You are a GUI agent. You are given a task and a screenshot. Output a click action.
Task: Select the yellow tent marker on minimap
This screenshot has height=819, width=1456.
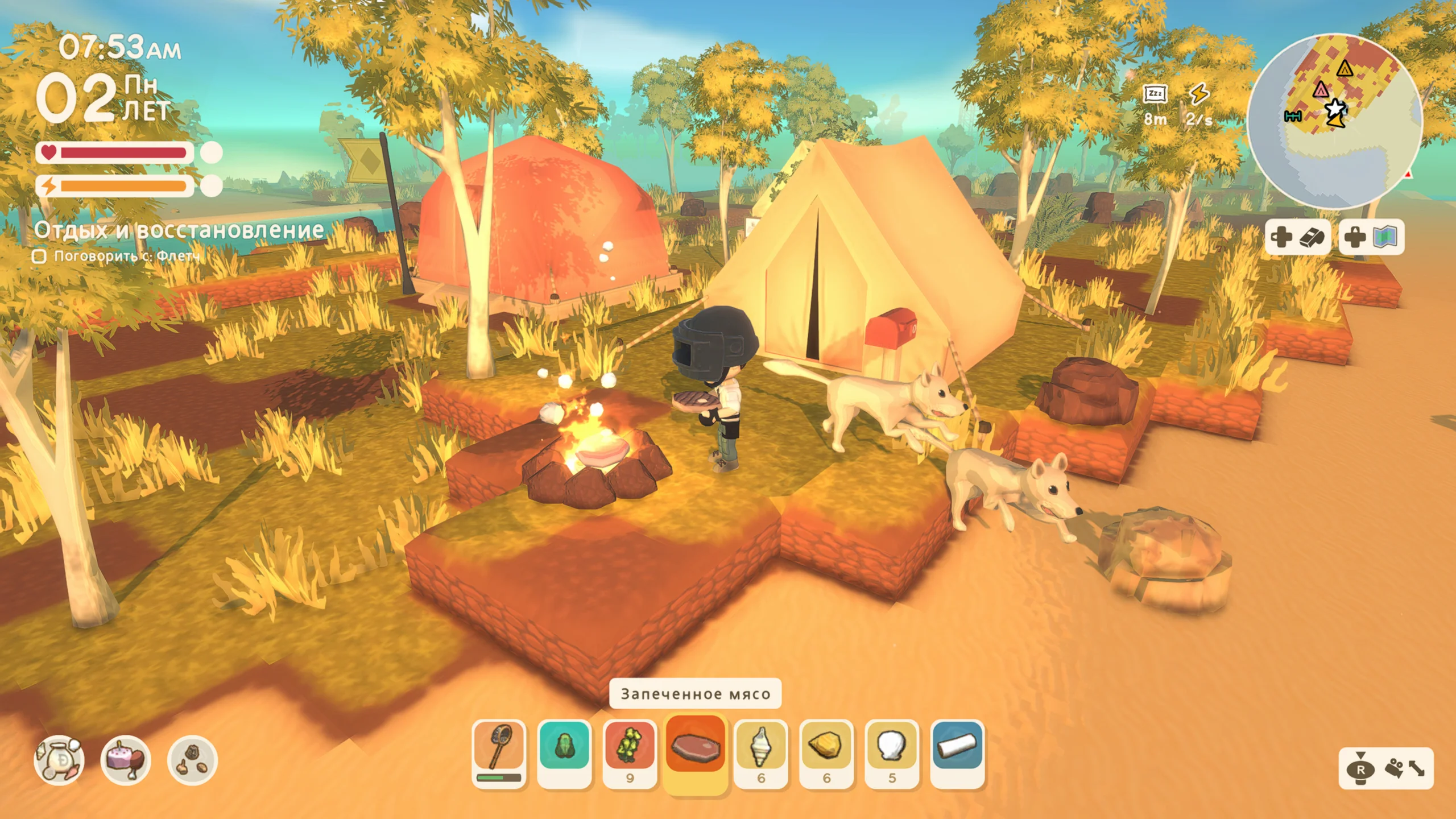[1345, 69]
